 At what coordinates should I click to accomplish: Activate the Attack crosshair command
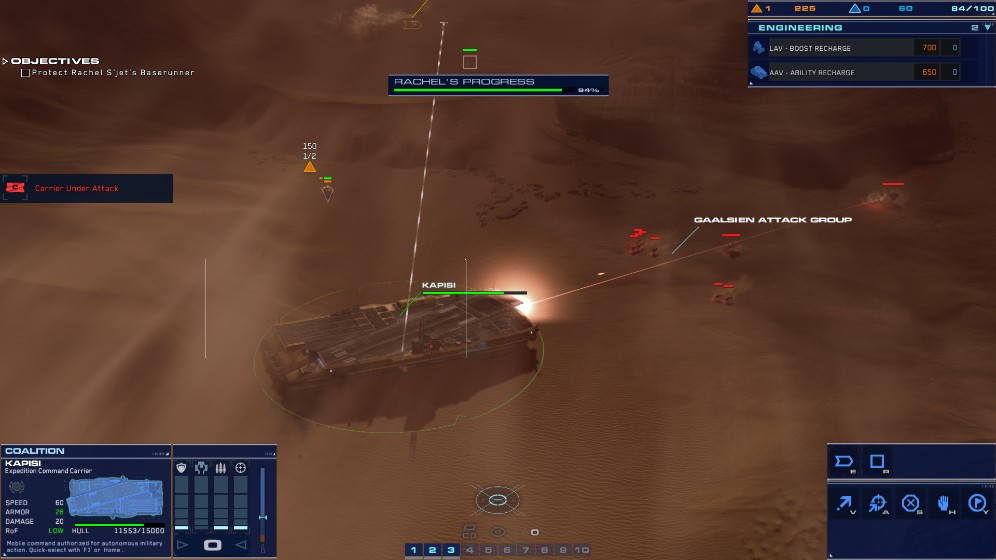coord(878,503)
